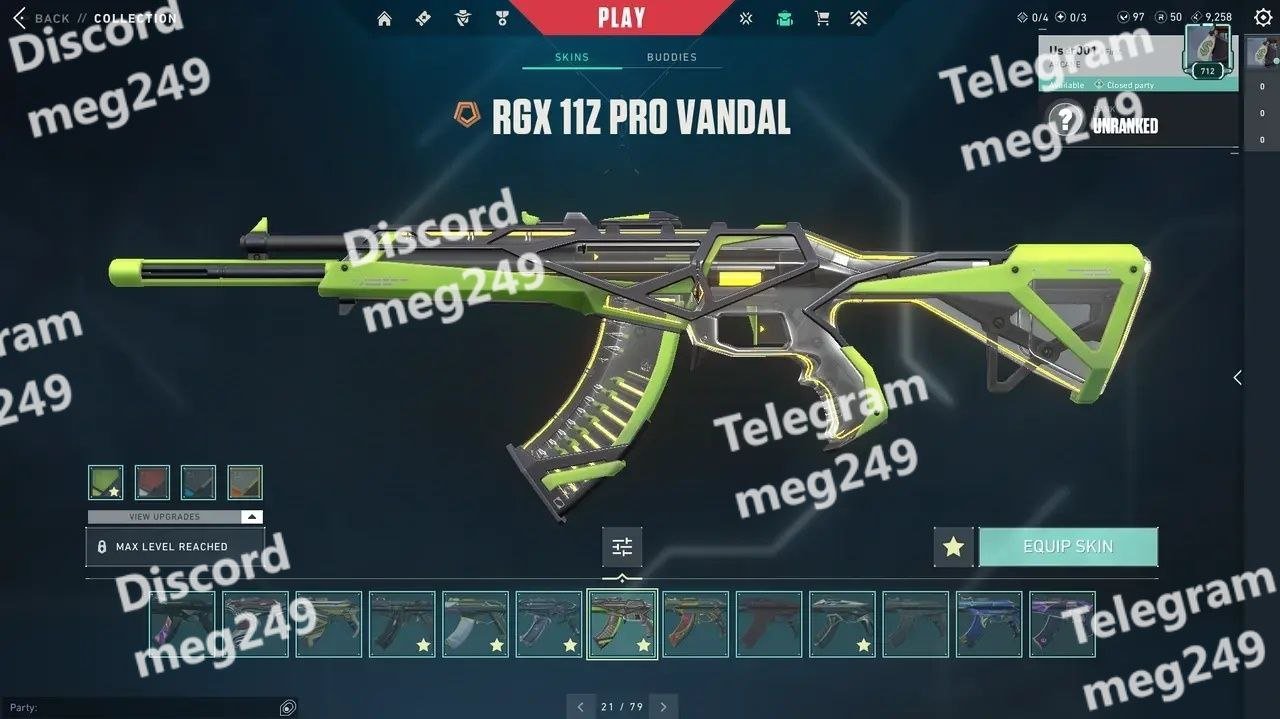Open the Settings gear

1263,17
